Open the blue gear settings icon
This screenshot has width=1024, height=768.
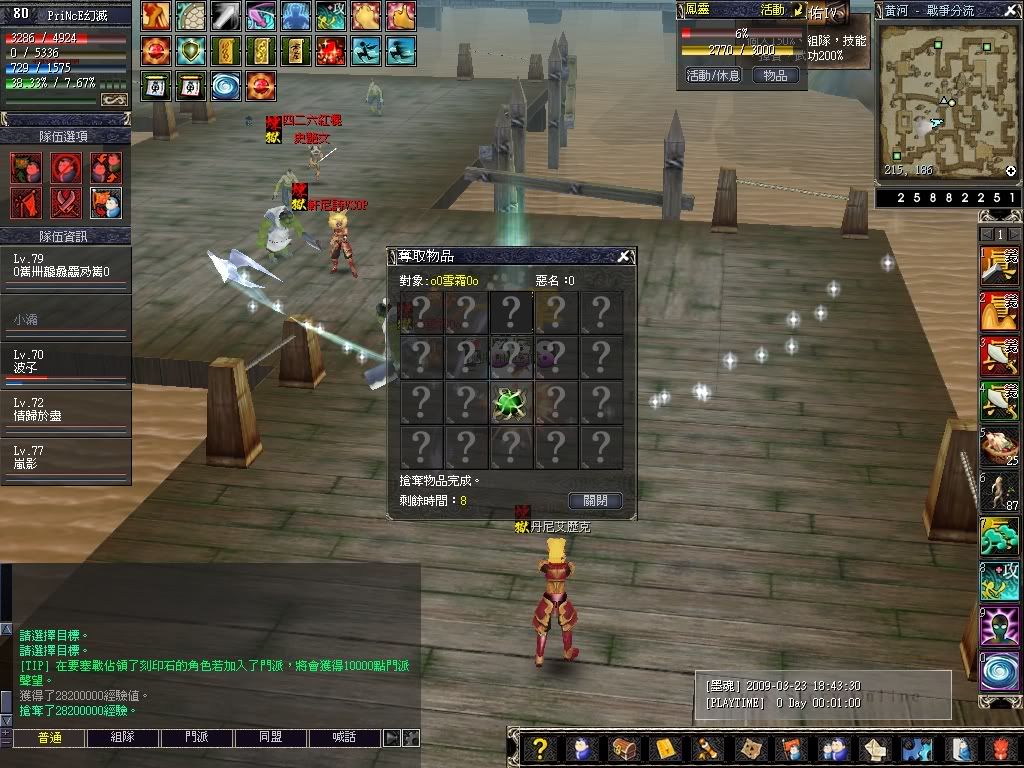click(x=916, y=748)
